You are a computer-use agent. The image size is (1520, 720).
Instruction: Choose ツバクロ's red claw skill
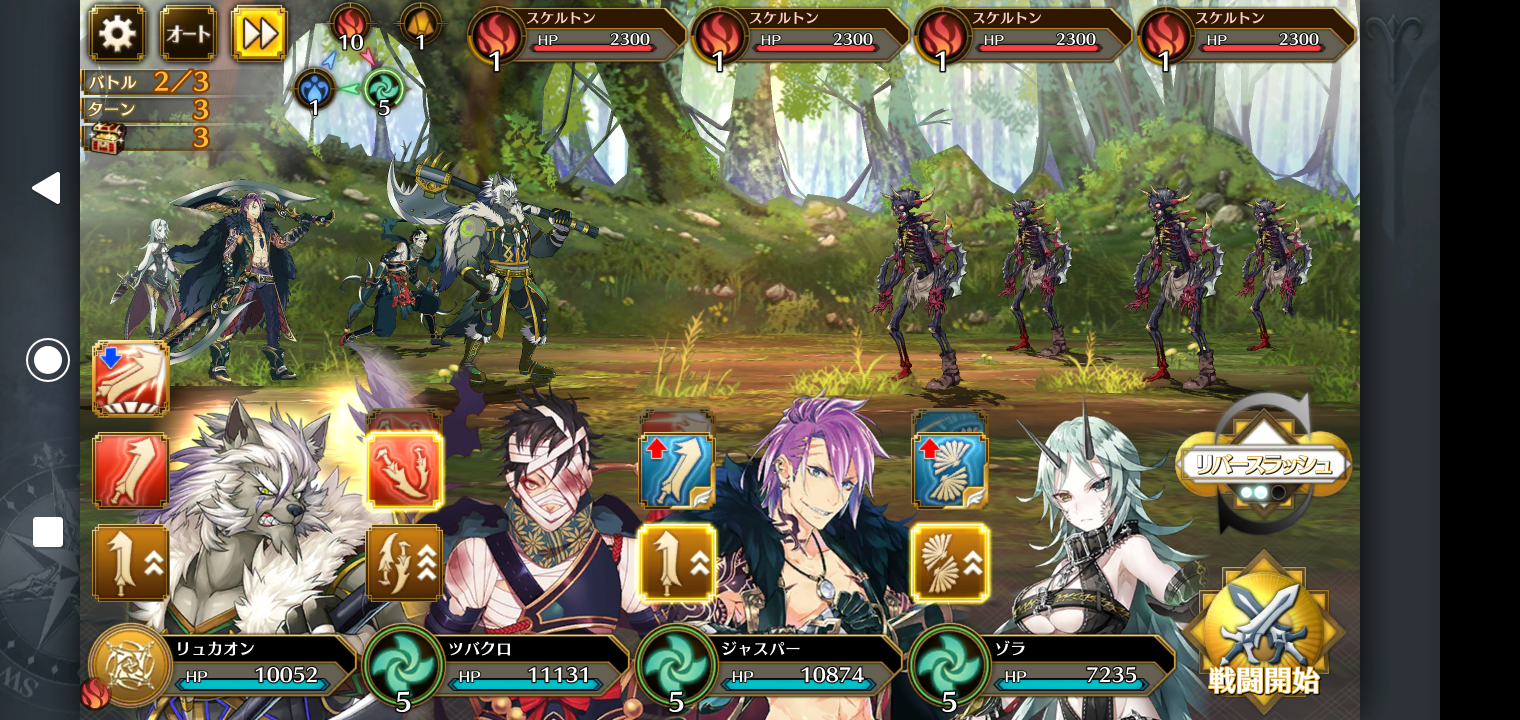404,470
